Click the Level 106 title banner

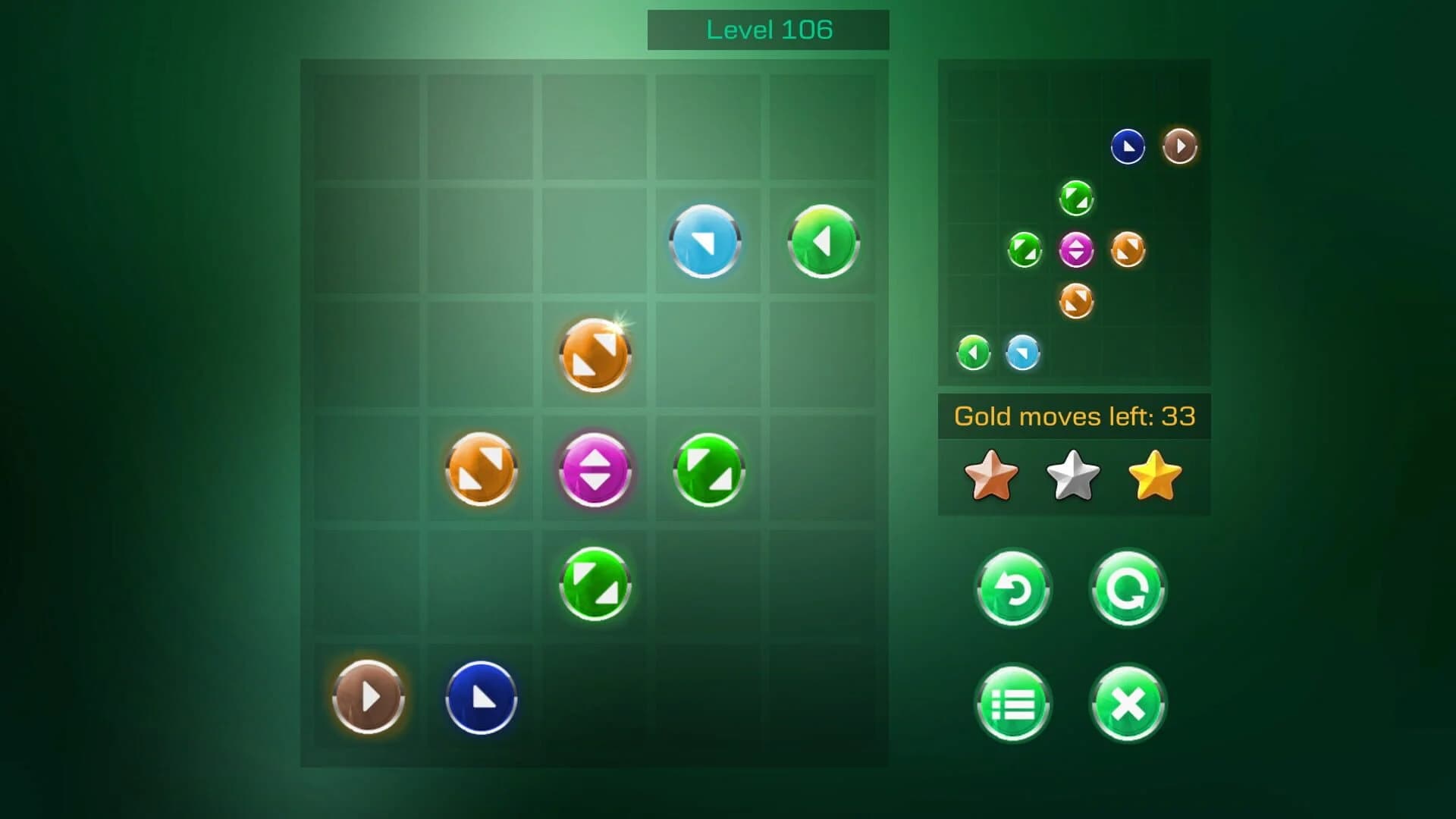click(768, 30)
